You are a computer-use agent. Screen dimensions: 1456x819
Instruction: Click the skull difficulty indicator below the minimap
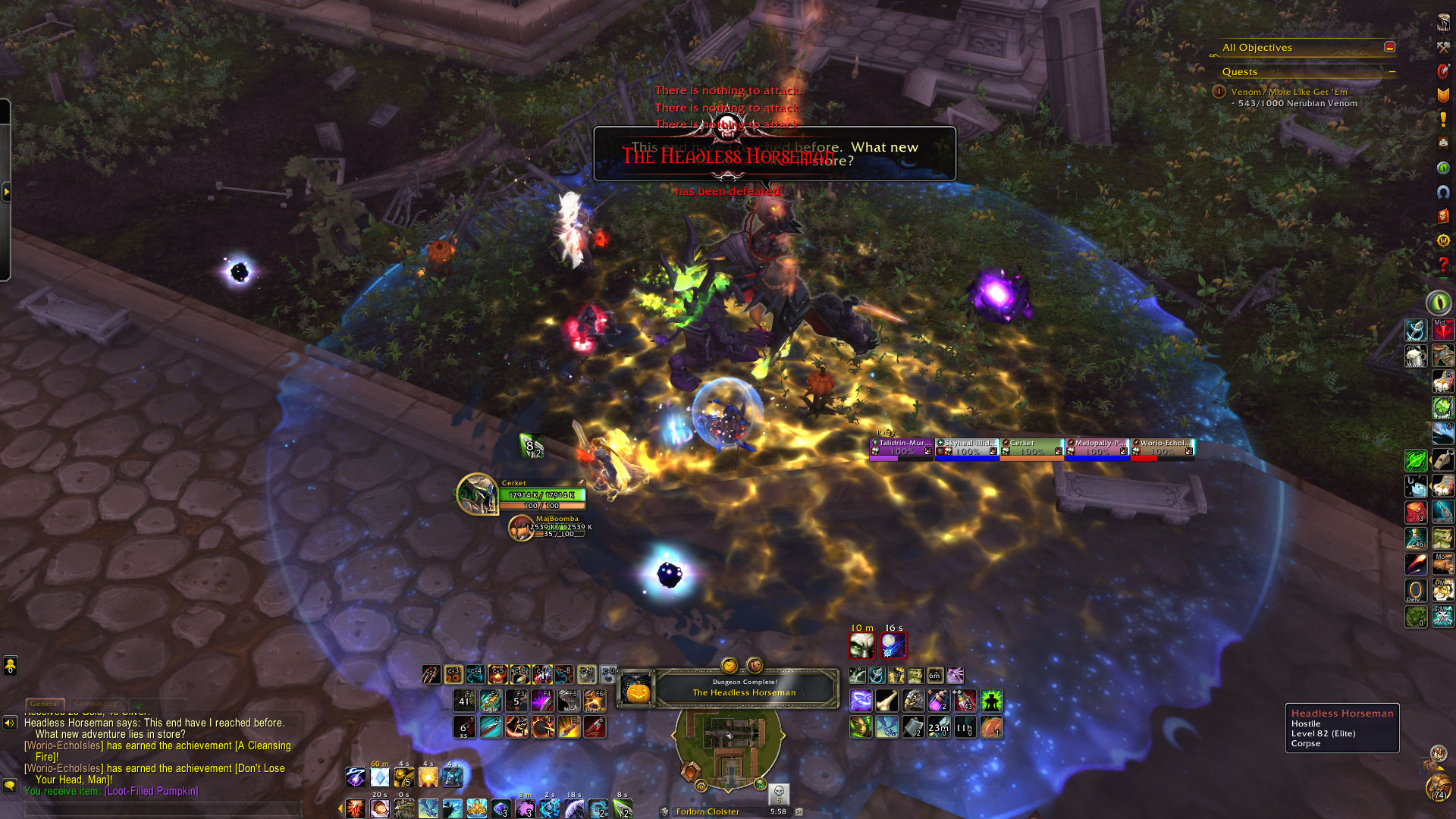click(779, 793)
